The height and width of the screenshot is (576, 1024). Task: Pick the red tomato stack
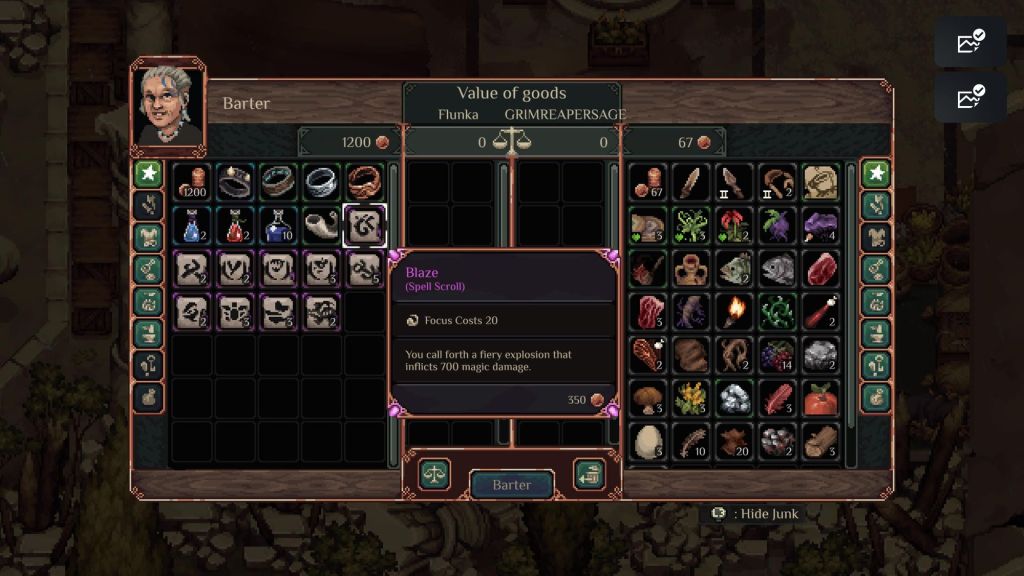(820, 398)
